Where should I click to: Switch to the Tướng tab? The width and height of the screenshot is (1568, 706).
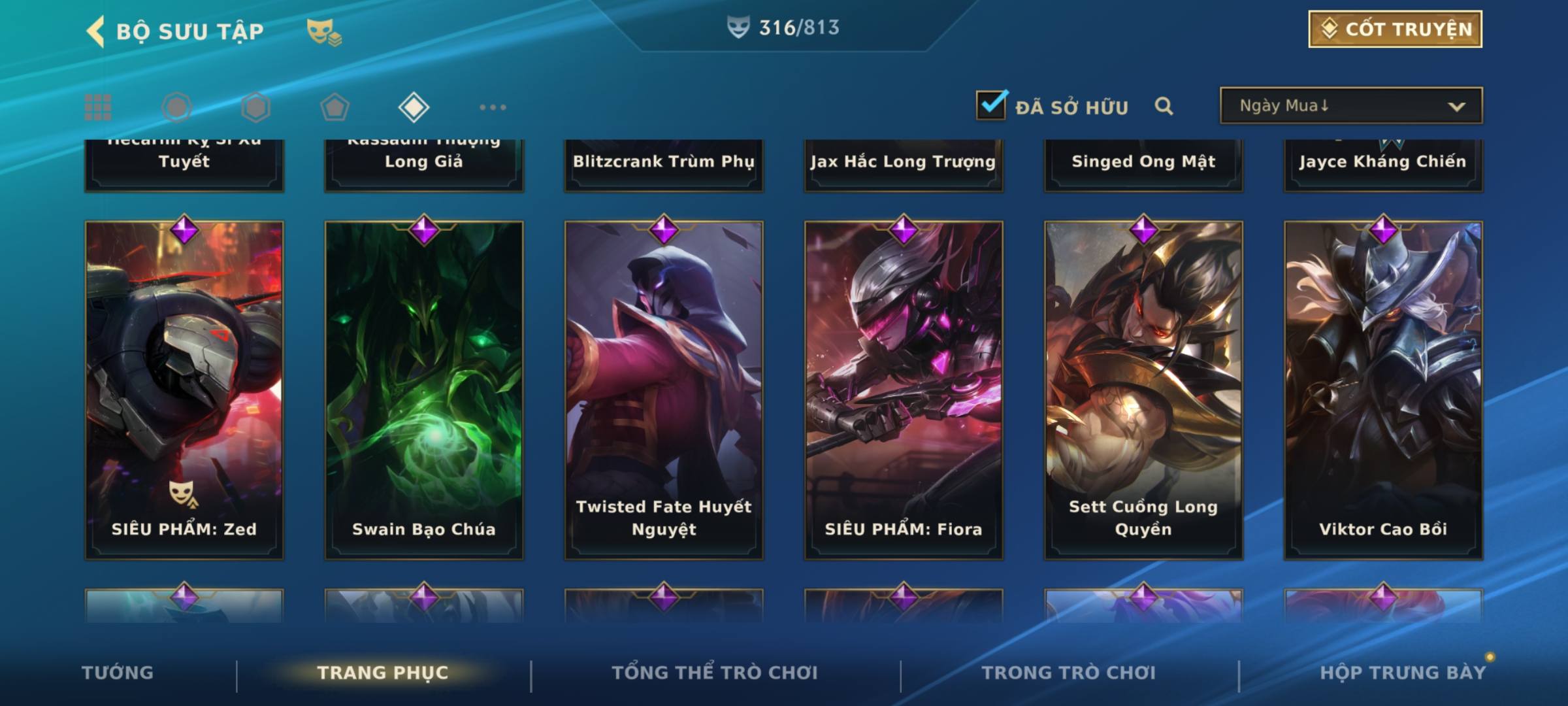pyautogui.click(x=118, y=673)
